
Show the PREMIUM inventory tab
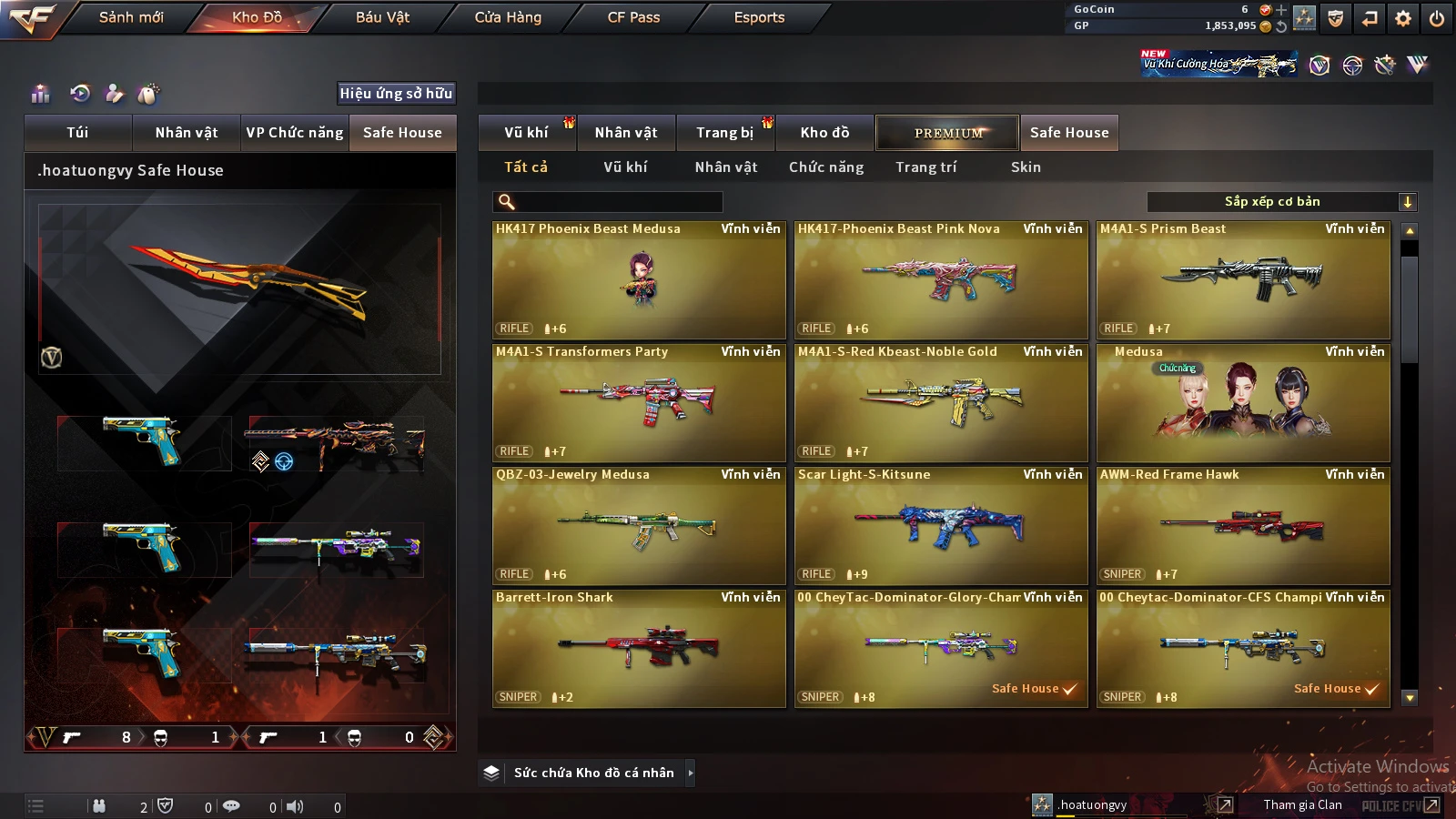click(947, 133)
